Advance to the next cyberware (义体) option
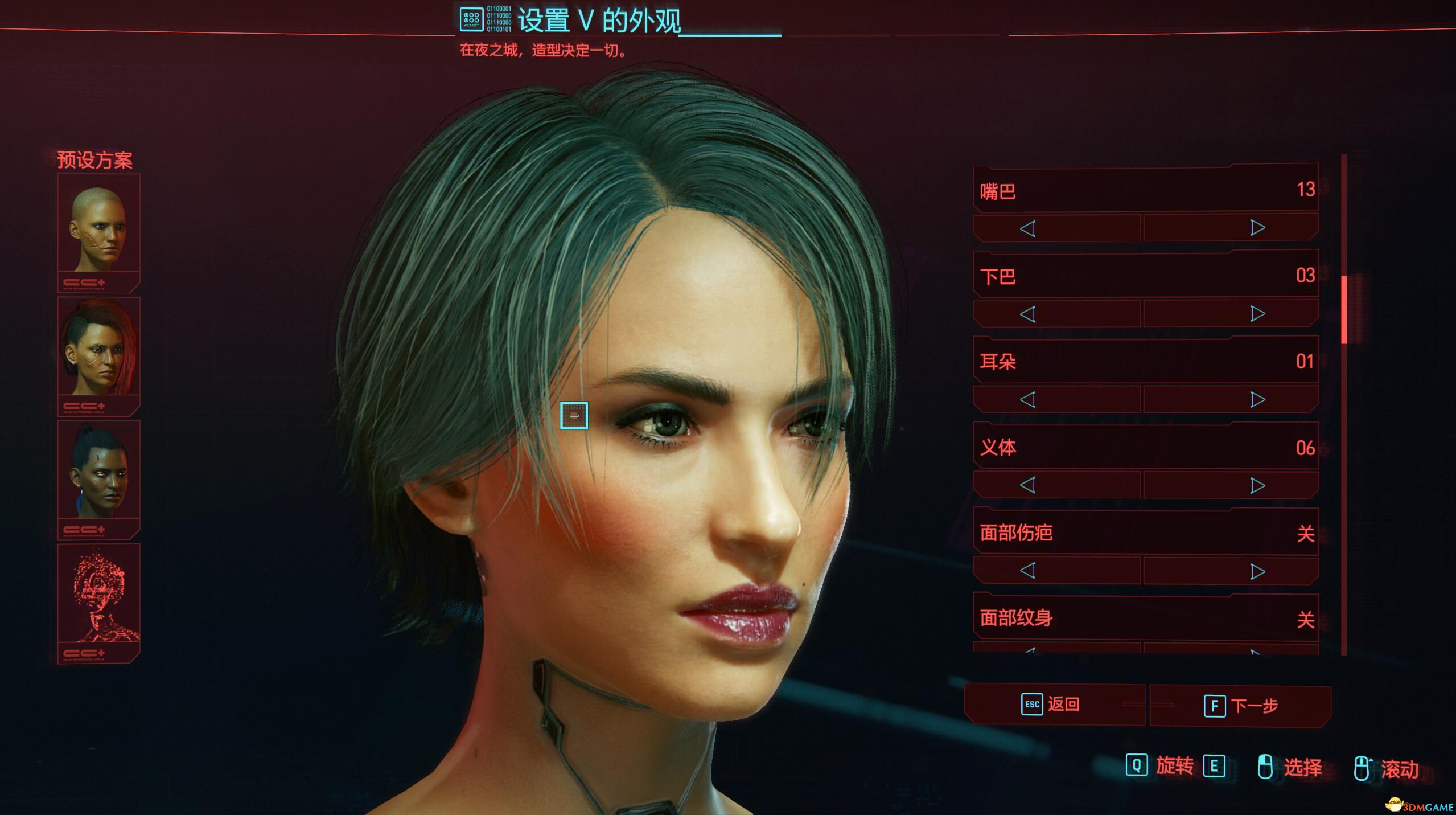 pos(1257,485)
